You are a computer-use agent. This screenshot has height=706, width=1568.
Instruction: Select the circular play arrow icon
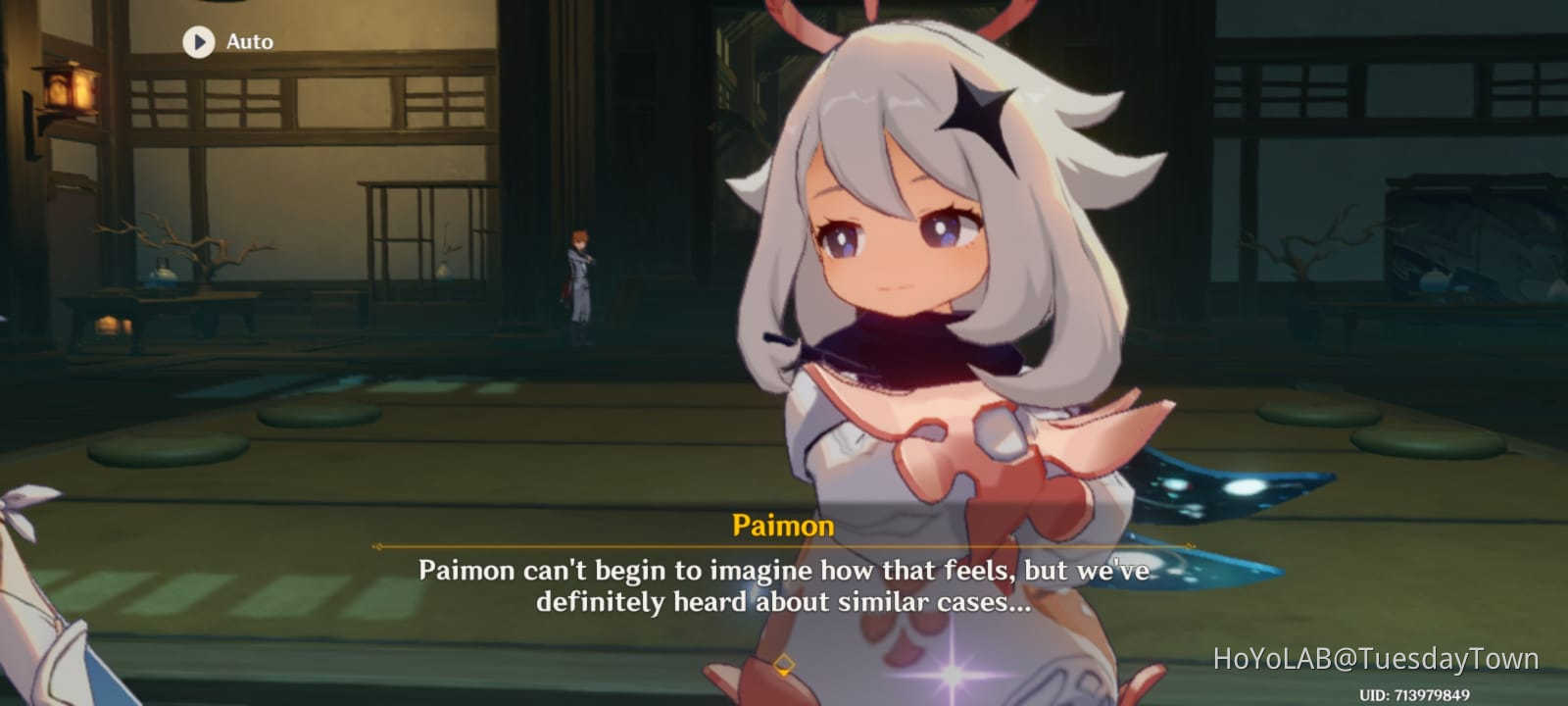point(199,42)
